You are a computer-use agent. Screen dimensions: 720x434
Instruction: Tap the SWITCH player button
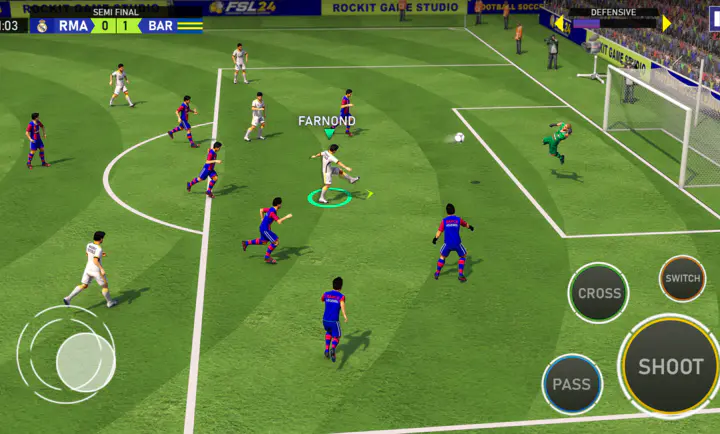682,278
